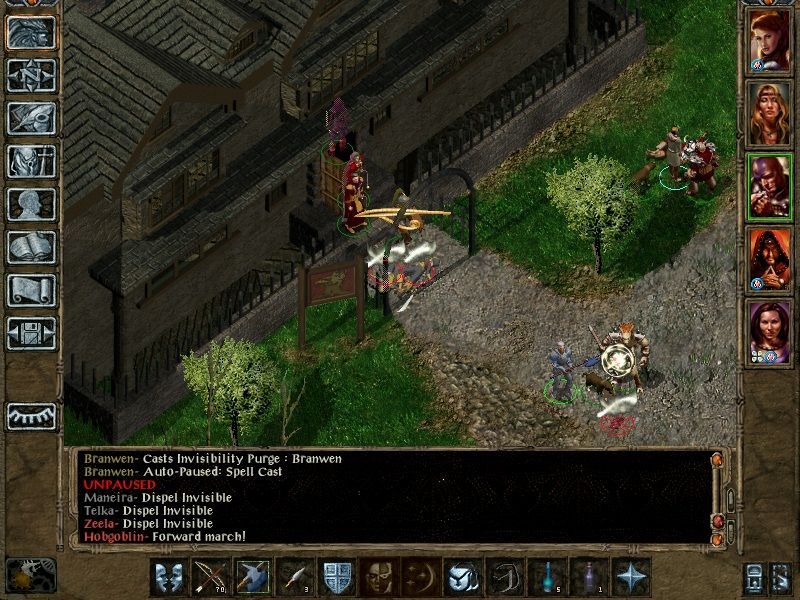Open the character record with the bust button

pyautogui.click(x=32, y=204)
